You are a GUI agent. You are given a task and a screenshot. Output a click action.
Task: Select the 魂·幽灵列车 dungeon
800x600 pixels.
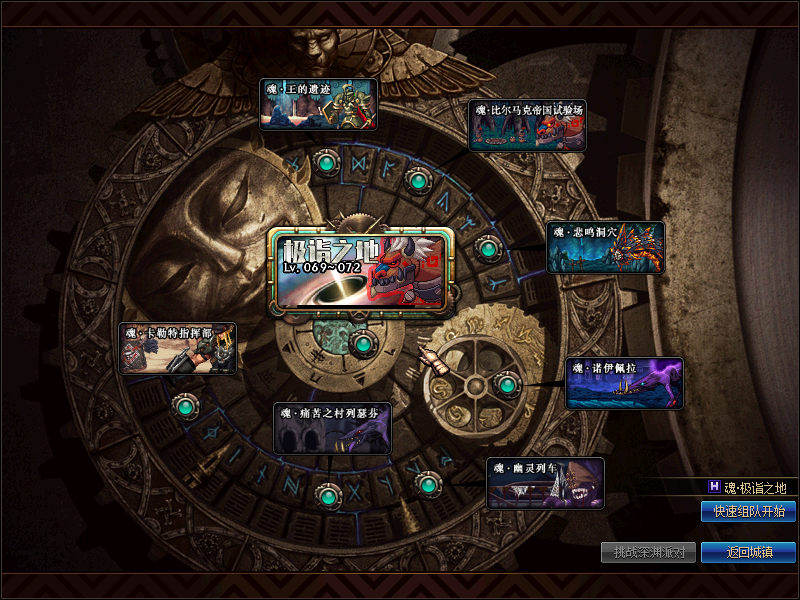tap(546, 484)
